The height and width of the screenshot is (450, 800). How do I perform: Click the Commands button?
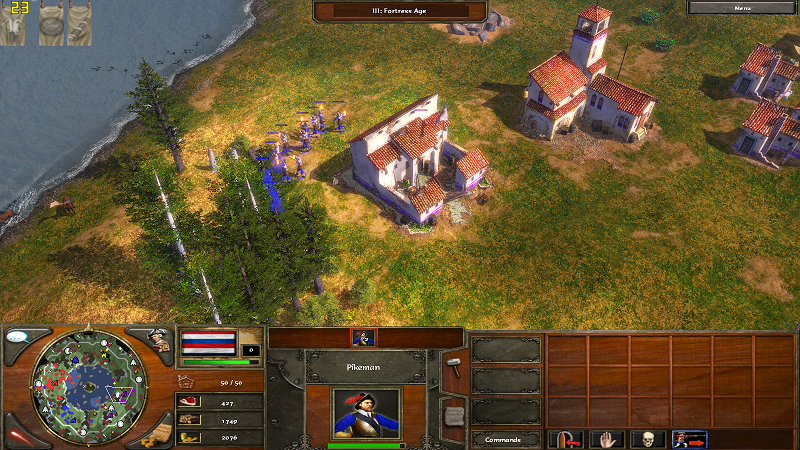point(505,439)
